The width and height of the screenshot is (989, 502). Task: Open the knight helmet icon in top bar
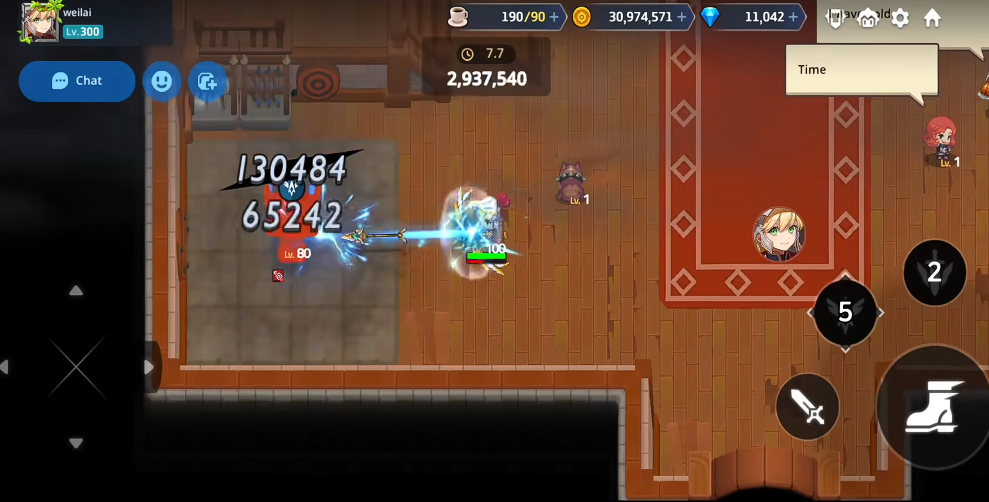point(836,18)
